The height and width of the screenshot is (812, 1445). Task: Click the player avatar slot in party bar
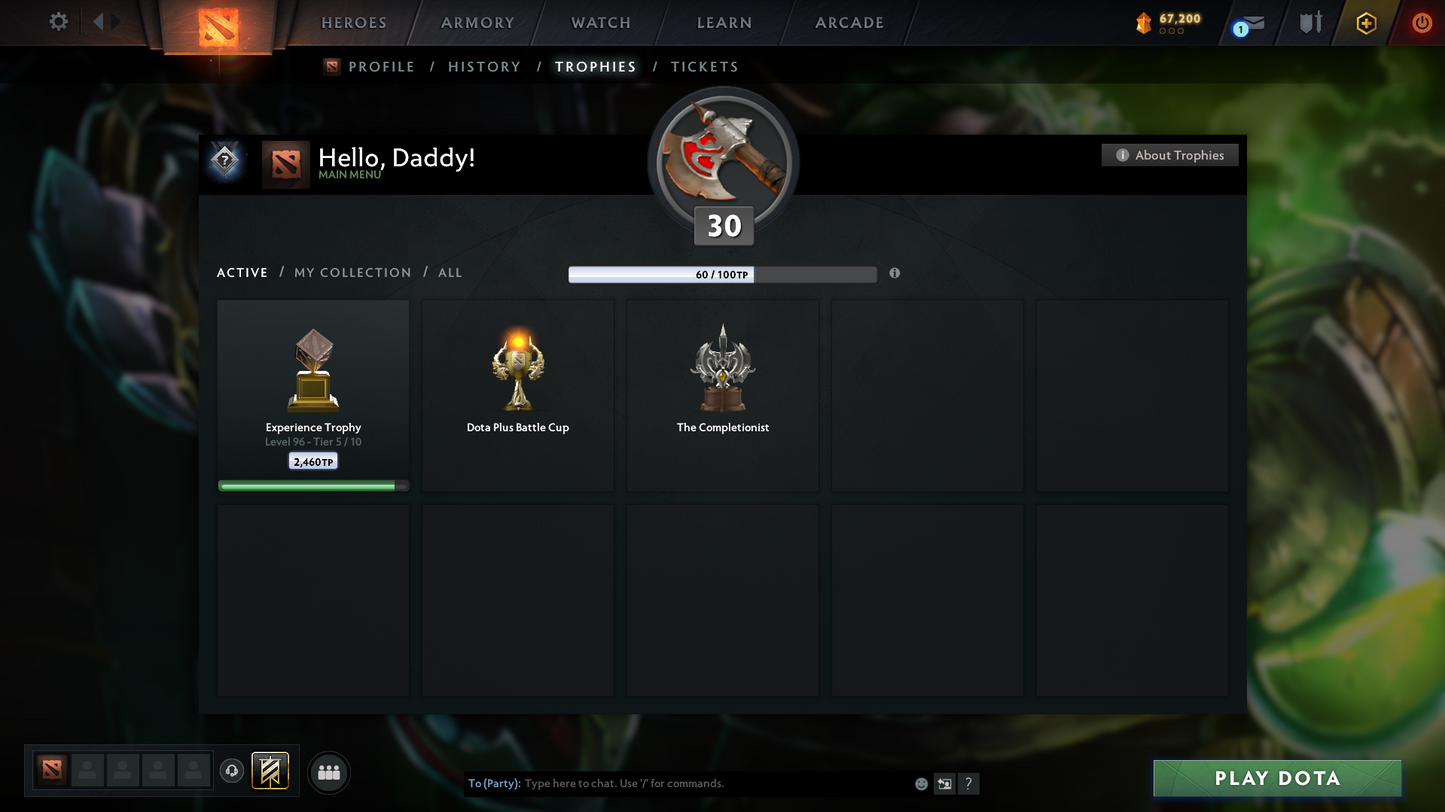[88, 771]
